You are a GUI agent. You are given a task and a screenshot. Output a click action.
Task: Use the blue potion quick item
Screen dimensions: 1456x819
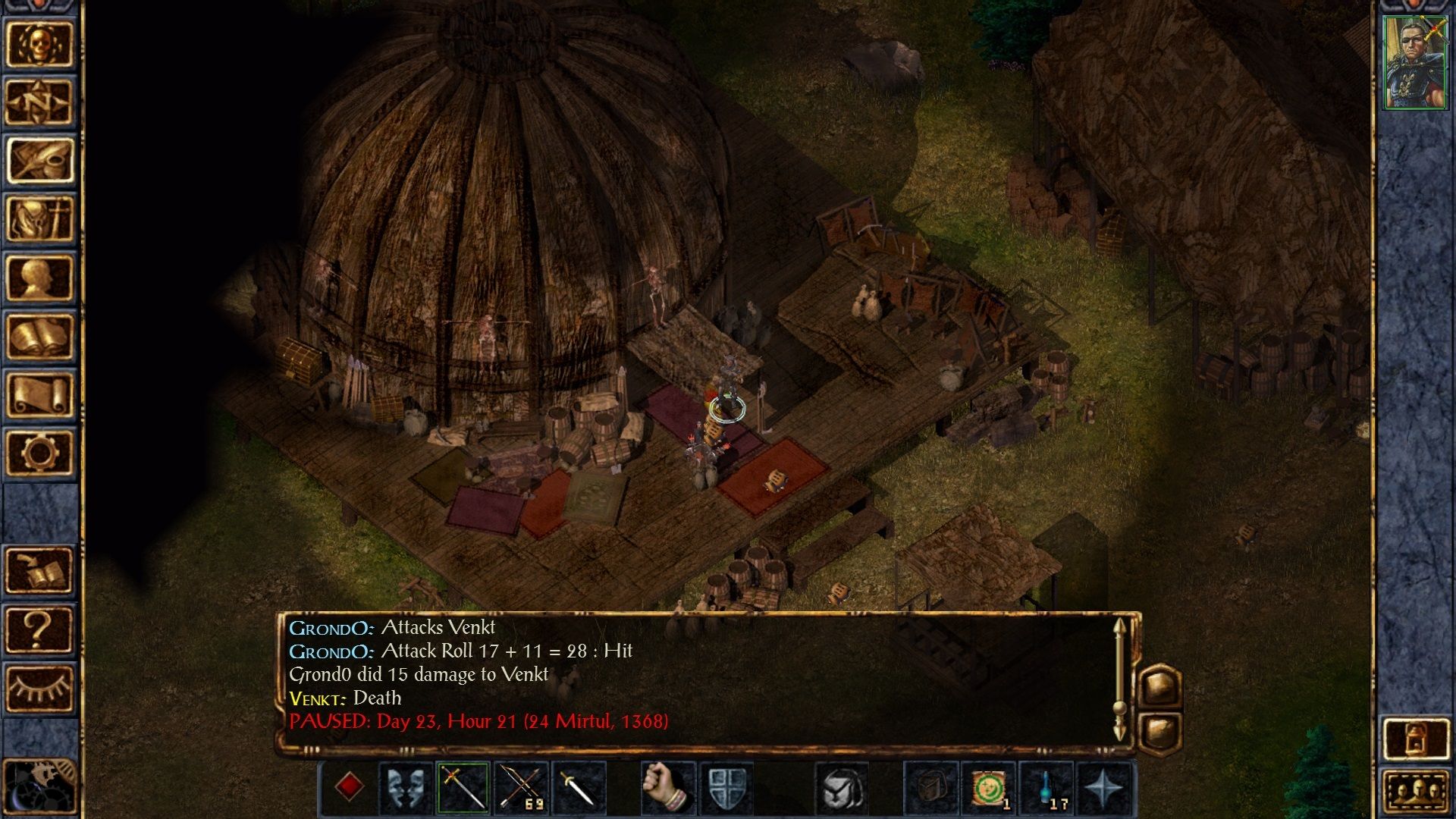1046,787
